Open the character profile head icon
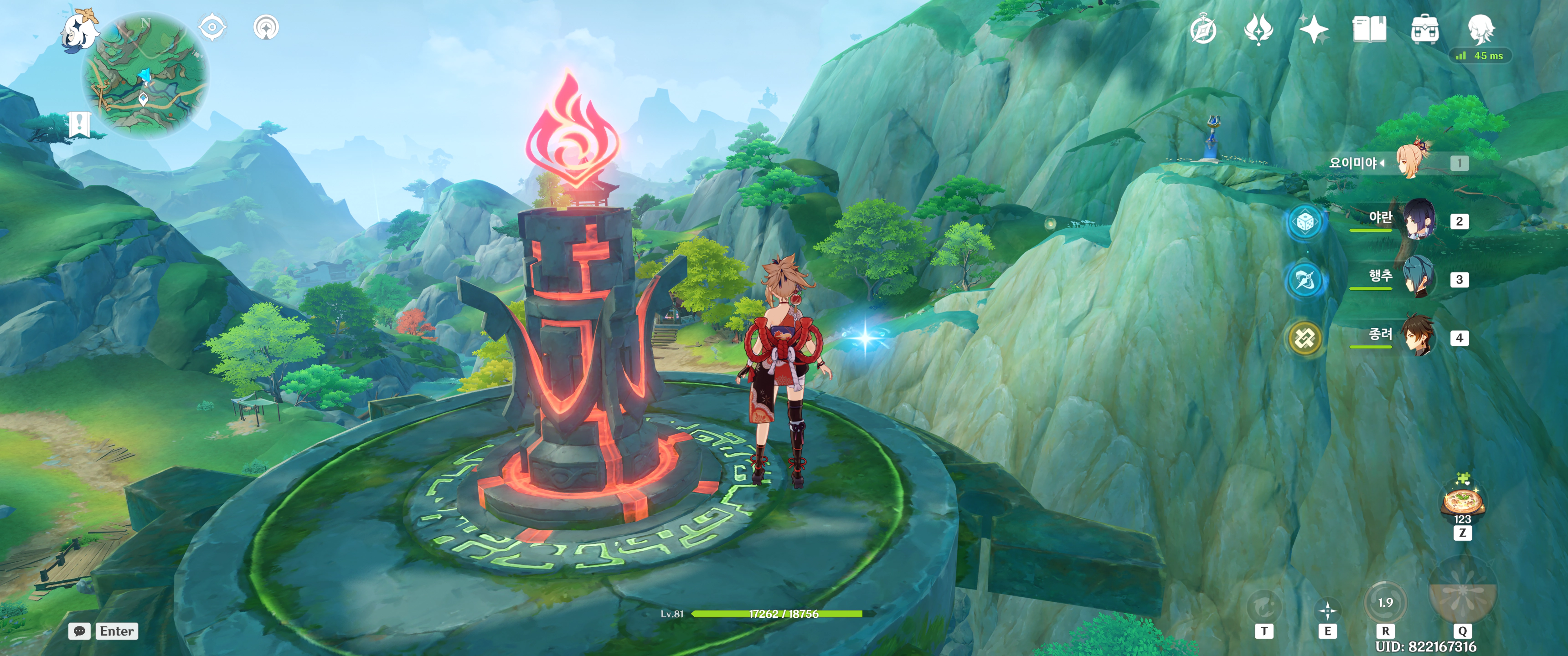The height and width of the screenshot is (656, 1568). 1480,28
